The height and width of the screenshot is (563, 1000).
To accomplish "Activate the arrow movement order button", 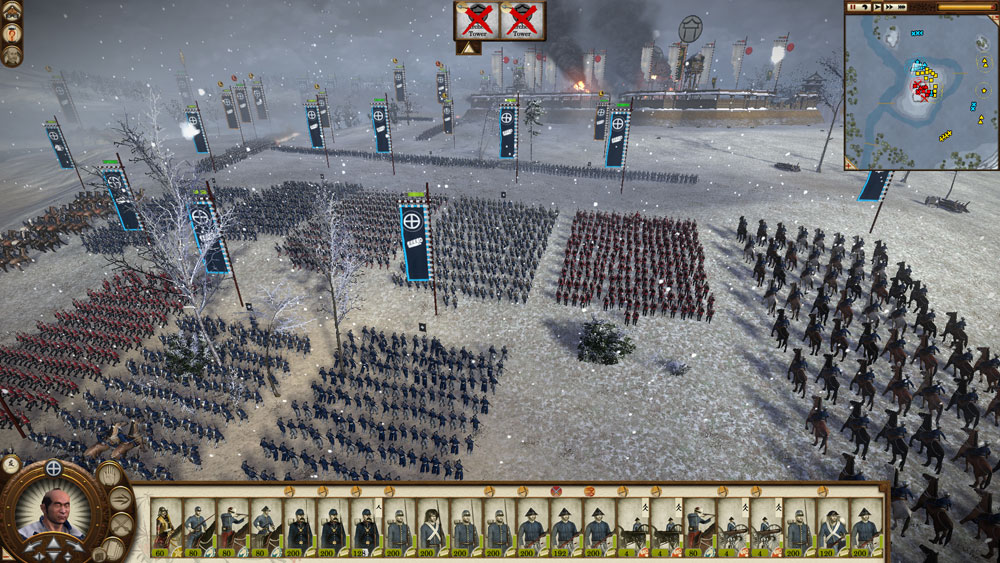I will click(121, 498).
